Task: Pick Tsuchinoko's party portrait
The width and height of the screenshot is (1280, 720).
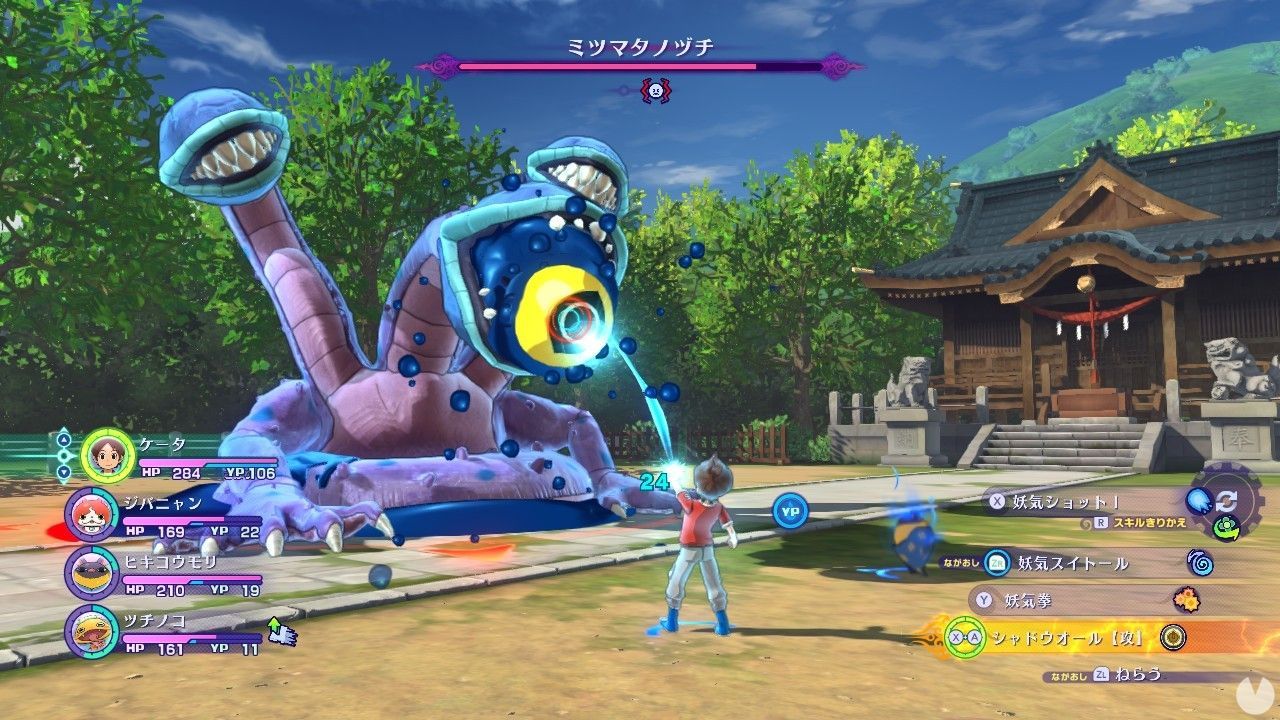Action: click(91, 631)
